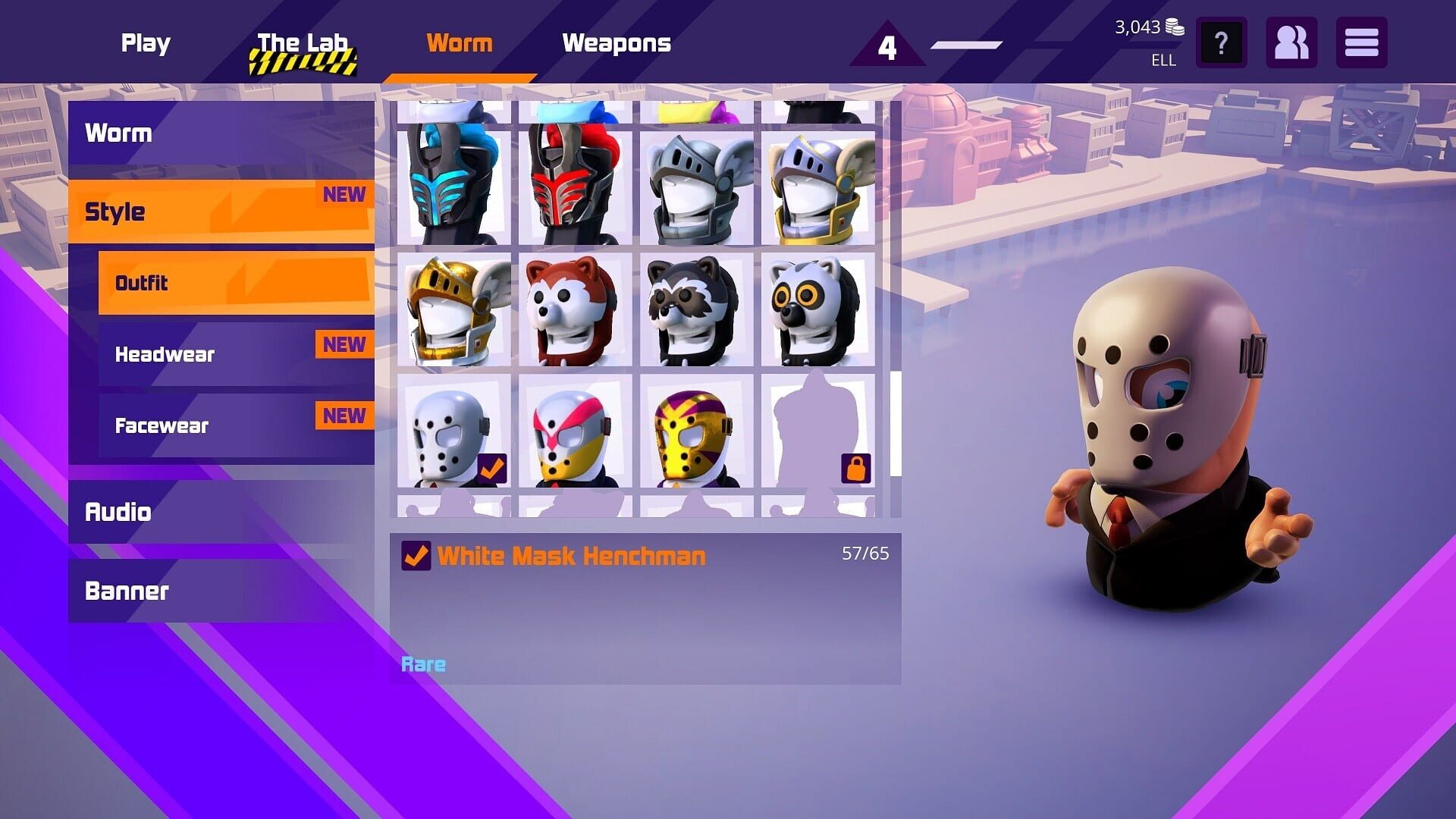The width and height of the screenshot is (1456, 819).
Task: Select the golden knight helmet outfit
Action: 453,311
